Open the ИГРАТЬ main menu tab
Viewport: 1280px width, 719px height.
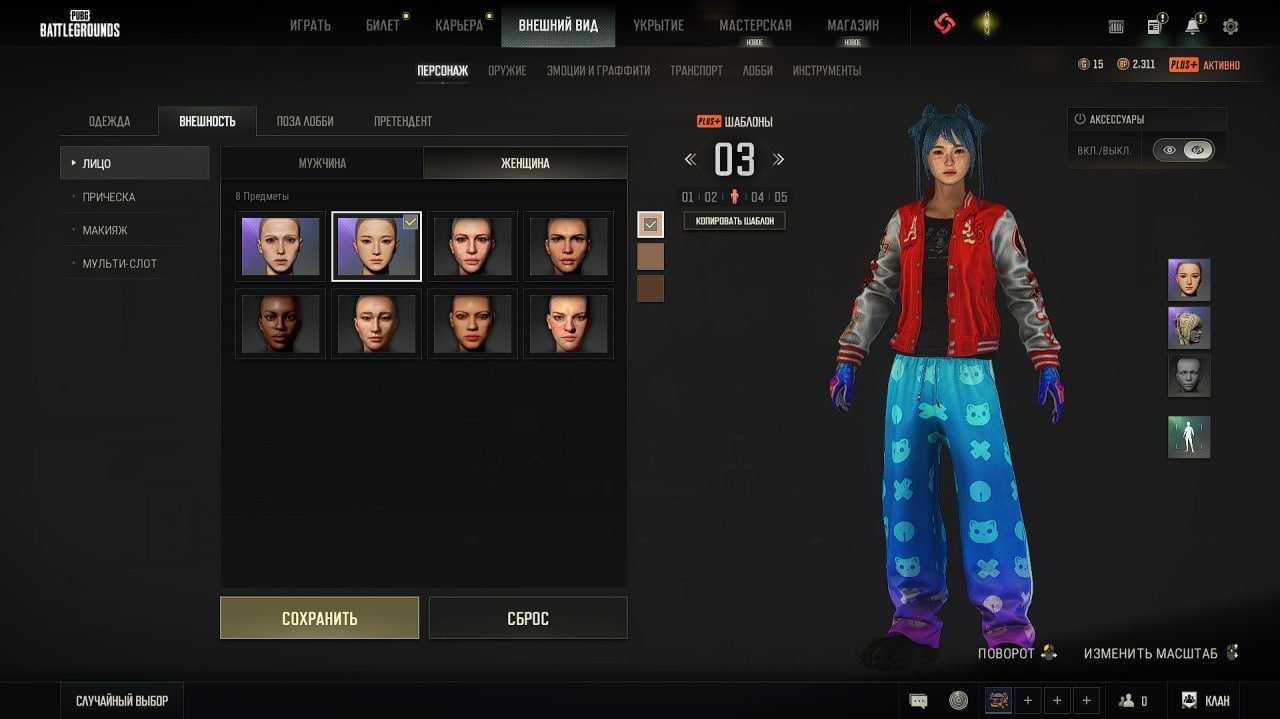(x=310, y=25)
